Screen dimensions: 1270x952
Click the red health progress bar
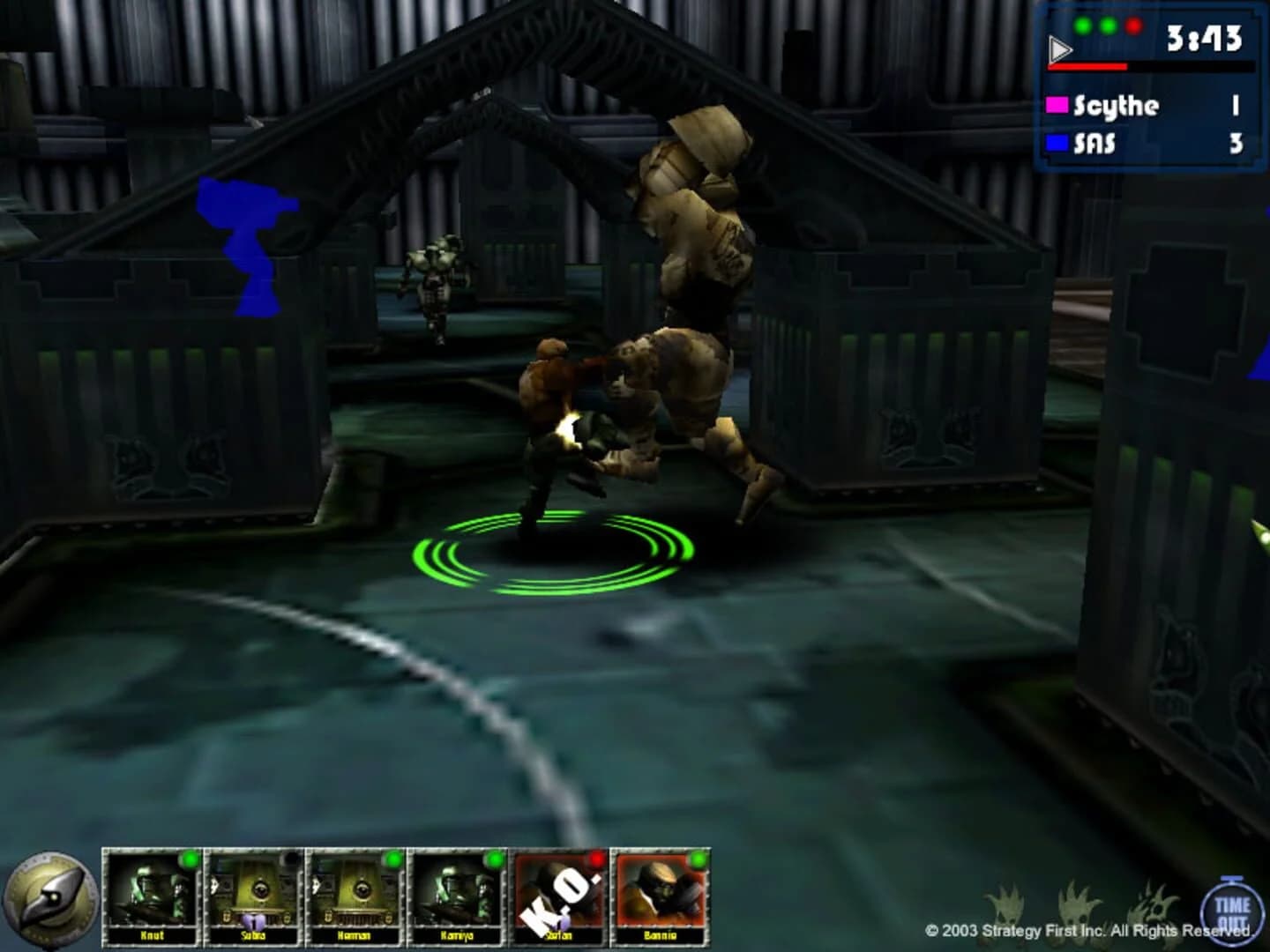1087,66
